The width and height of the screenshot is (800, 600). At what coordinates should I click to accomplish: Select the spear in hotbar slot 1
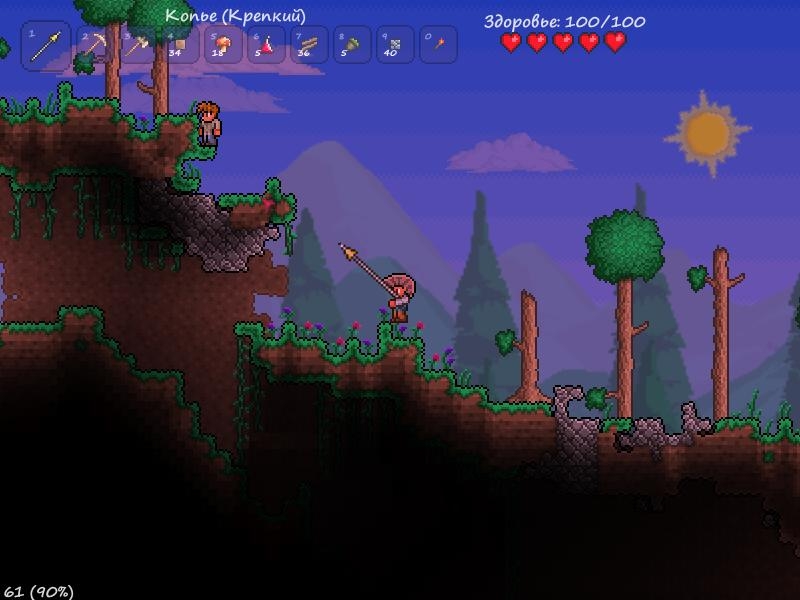[x=46, y=47]
